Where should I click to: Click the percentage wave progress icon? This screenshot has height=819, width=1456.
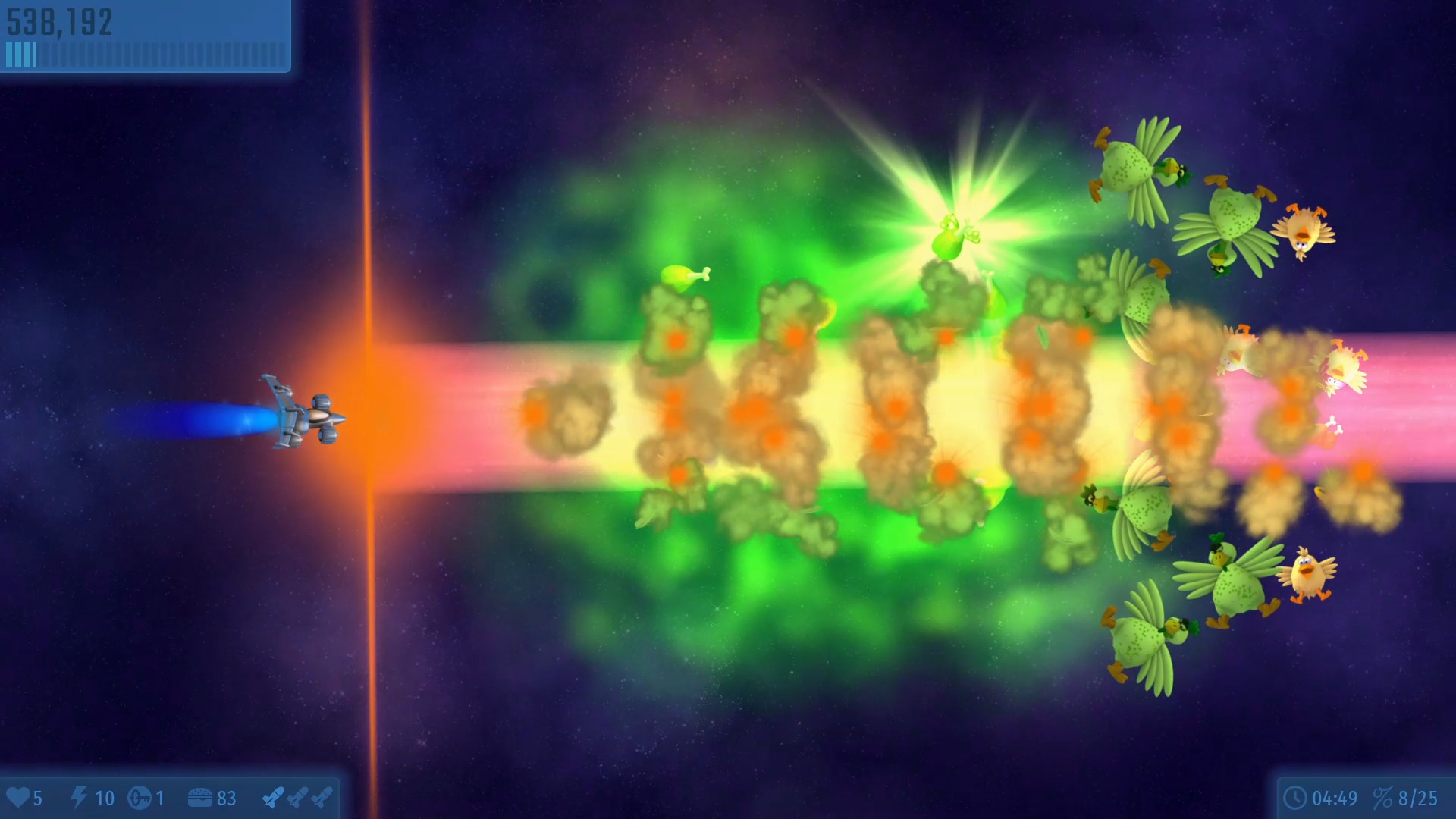pyautogui.click(x=1382, y=799)
